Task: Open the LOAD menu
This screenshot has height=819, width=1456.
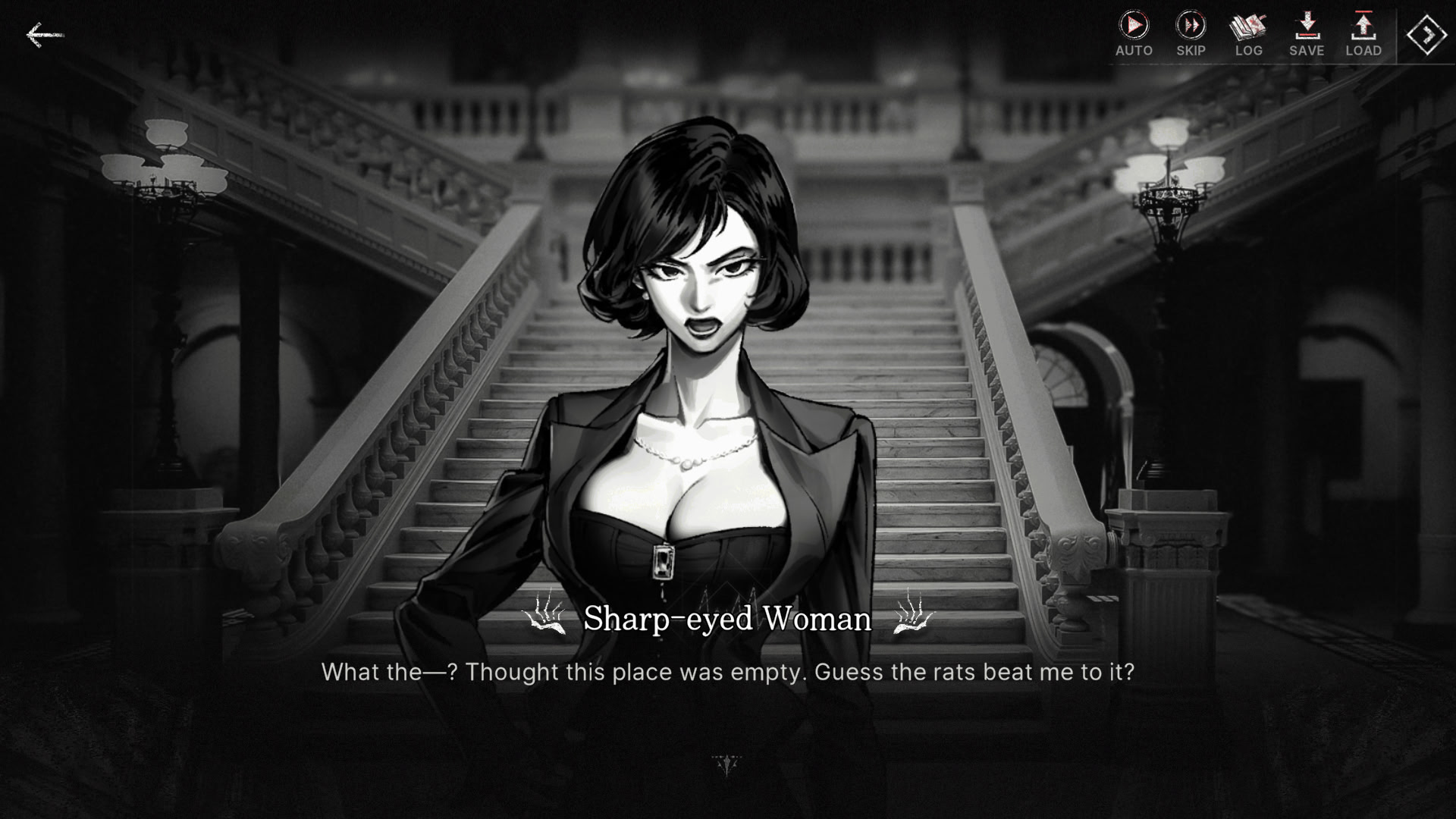Action: (x=1363, y=33)
